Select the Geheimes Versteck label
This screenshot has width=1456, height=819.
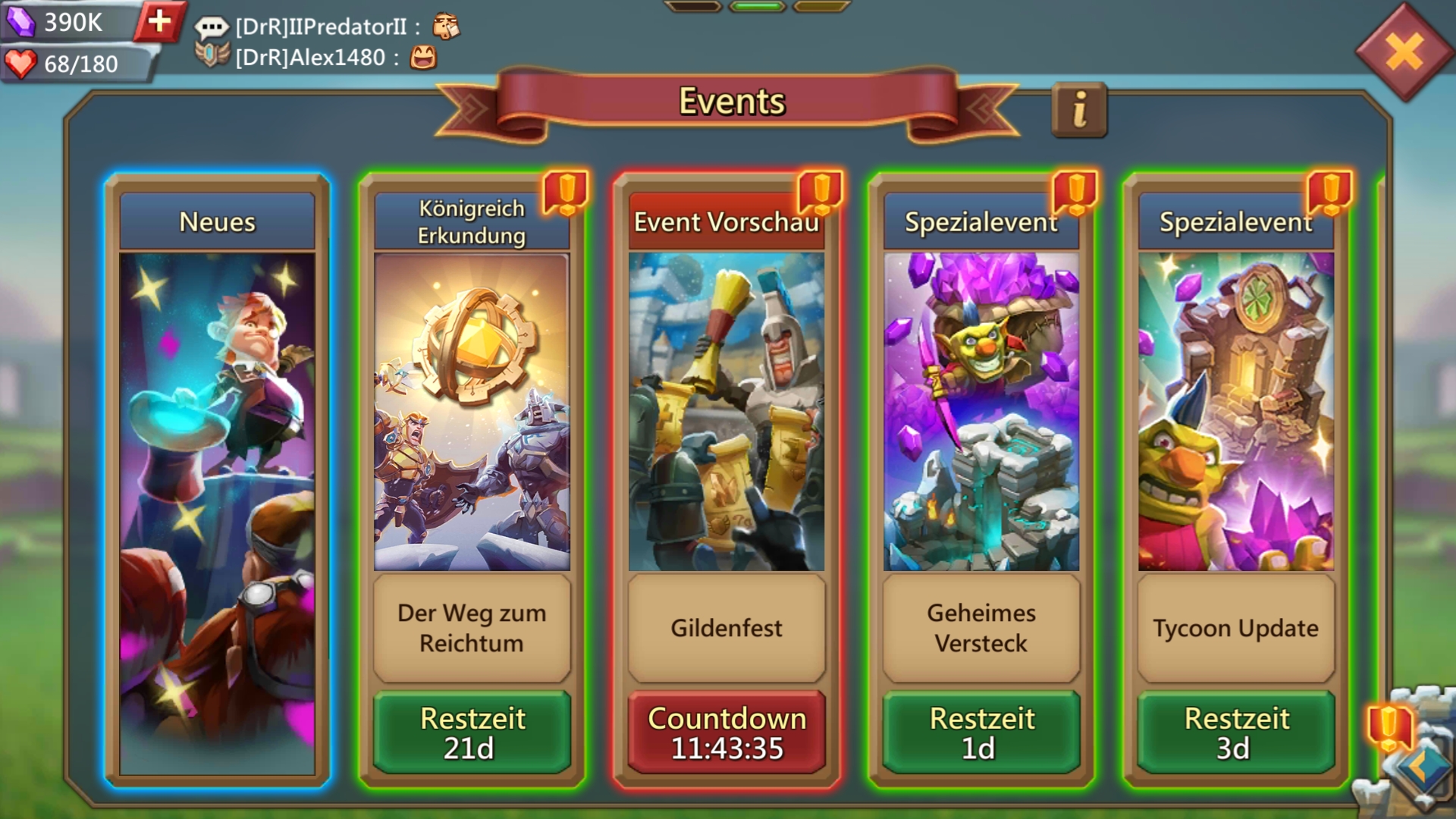[981, 628]
